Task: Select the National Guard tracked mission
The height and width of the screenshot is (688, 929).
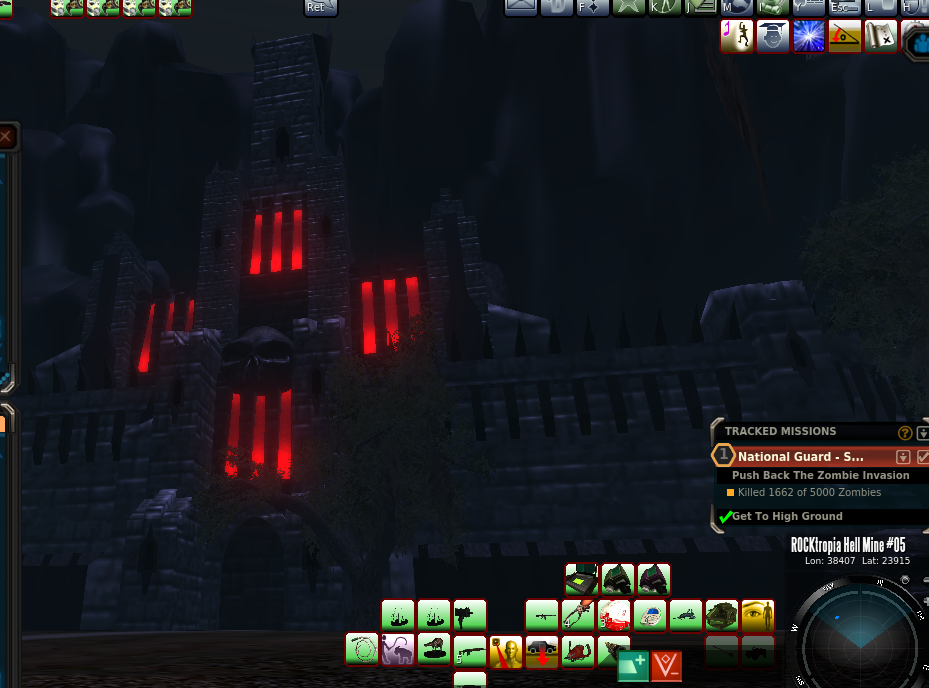Action: [x=801, y=456]
